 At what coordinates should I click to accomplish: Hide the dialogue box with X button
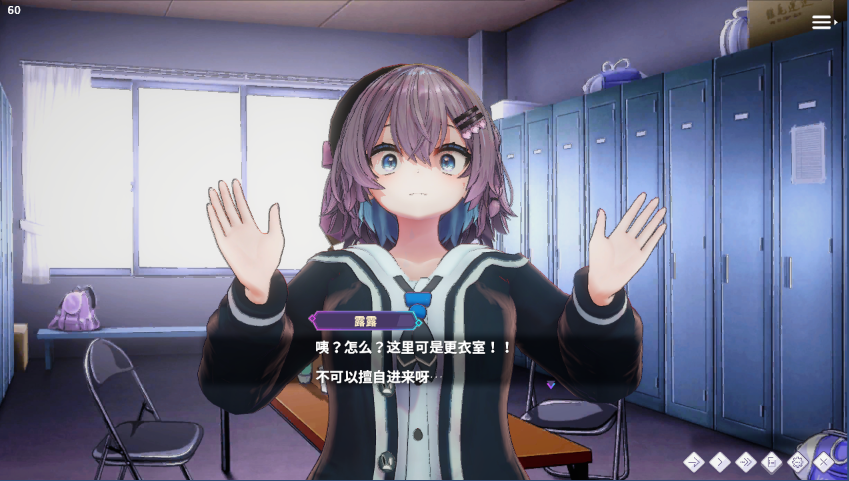[824, 462]
